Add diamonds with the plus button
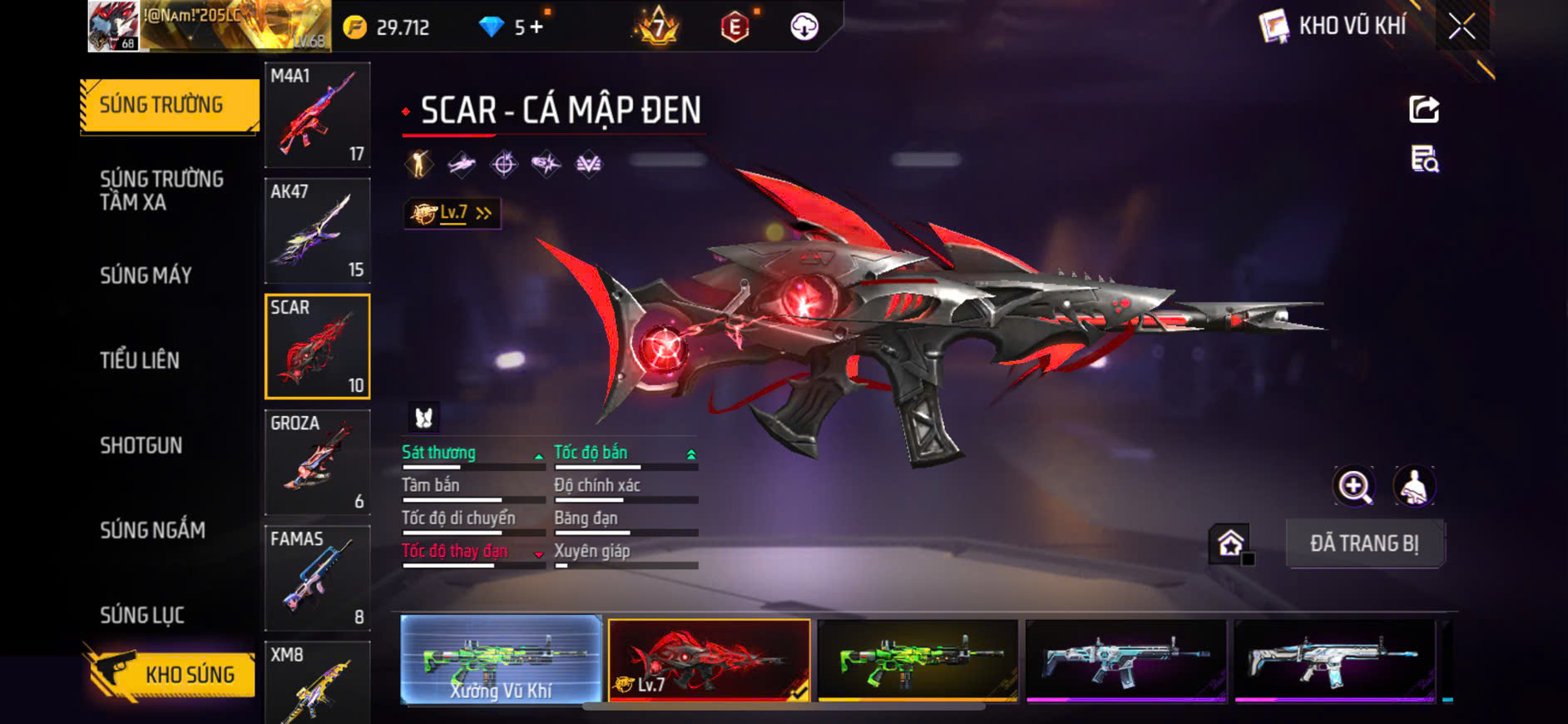 click(x=537, y=27)
